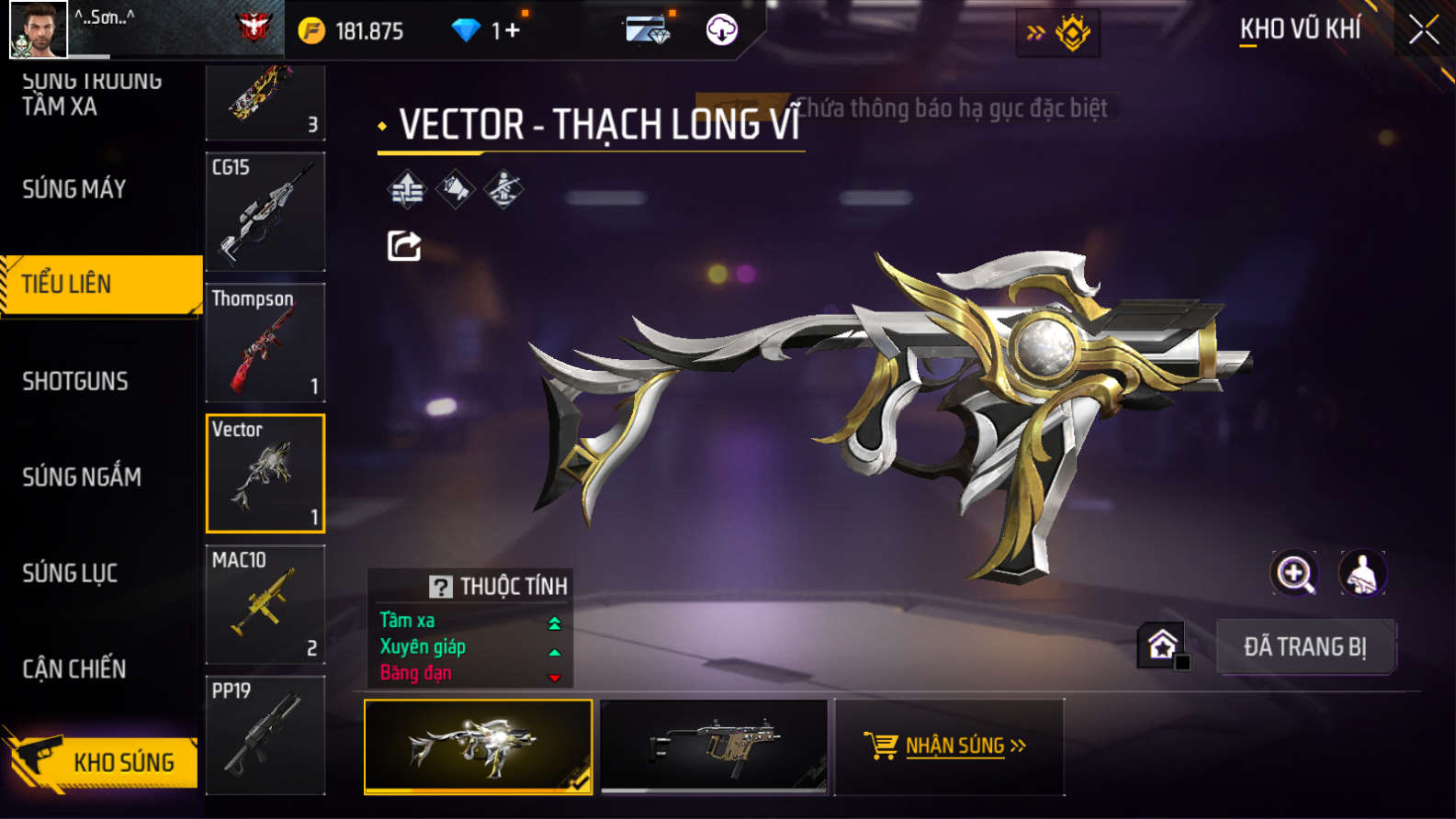This screenshot has height=819, width=1456.
Task: Select the Shotguns category
Action: [75, 381]
